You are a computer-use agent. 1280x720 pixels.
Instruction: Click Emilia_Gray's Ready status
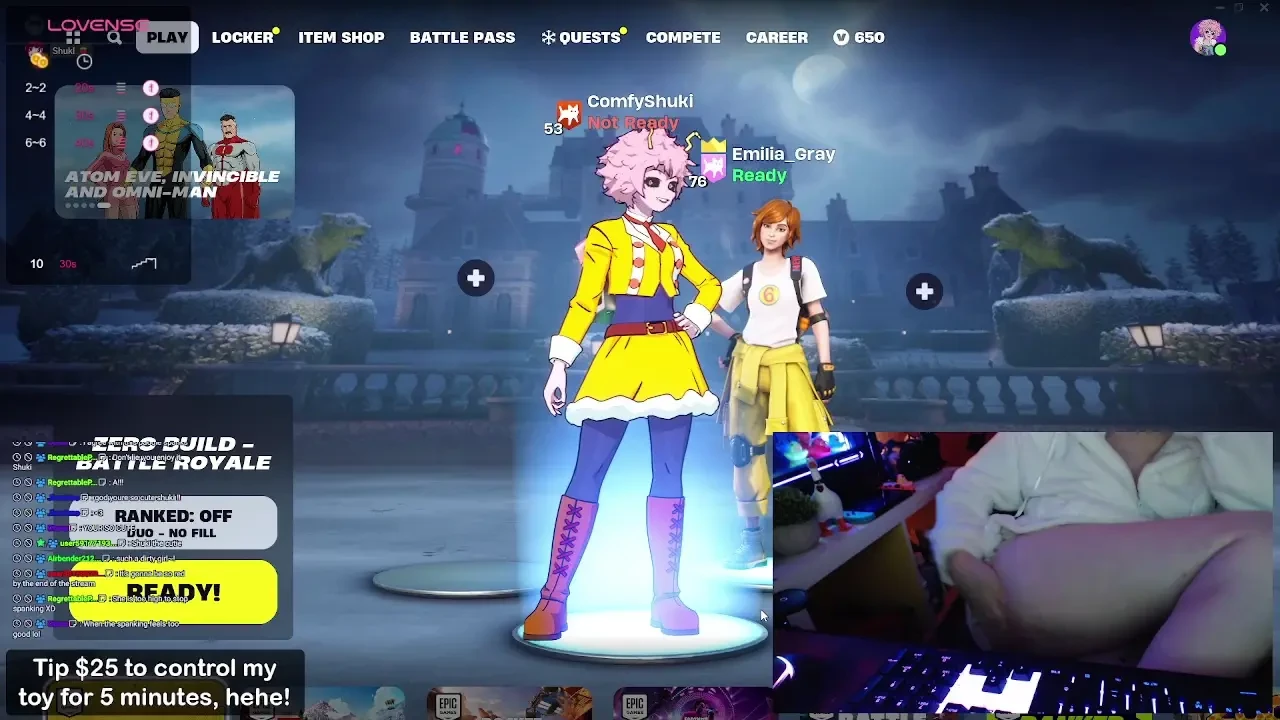758,175
